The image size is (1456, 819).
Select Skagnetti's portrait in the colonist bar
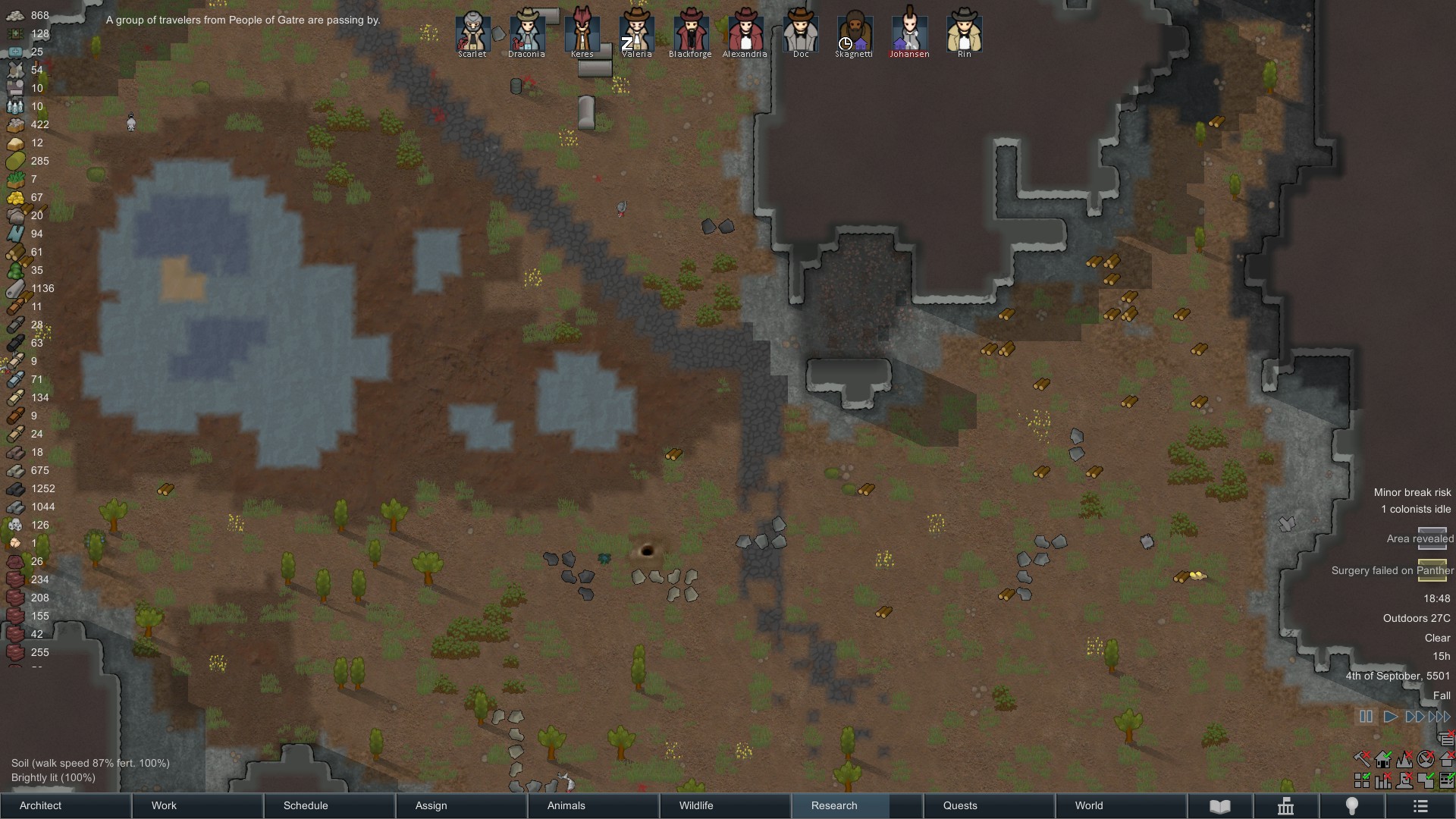click(854, 34)
